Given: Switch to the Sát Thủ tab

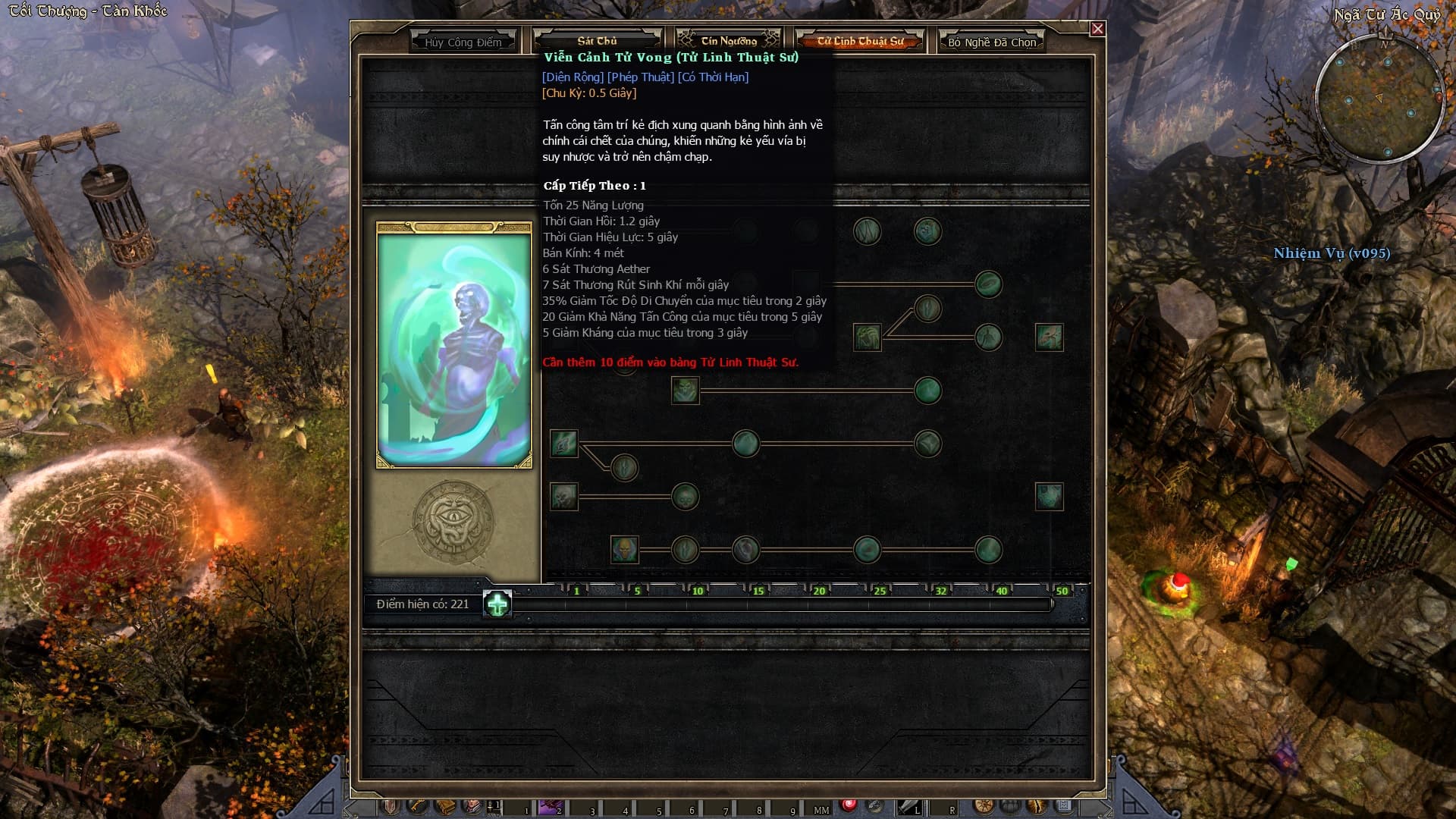Looking at the screenshot, I should click(597, 41).
